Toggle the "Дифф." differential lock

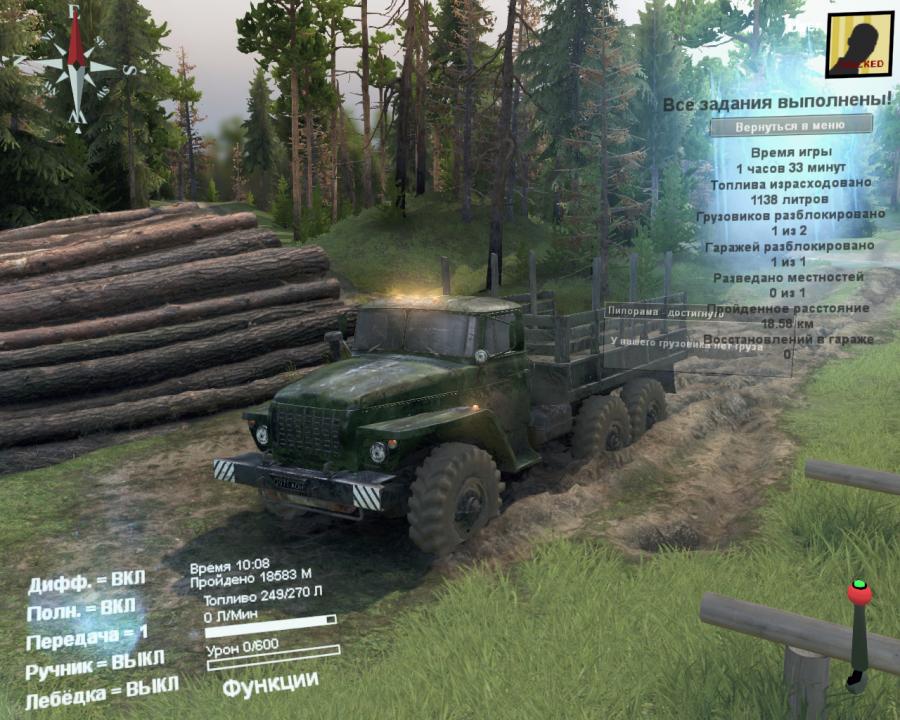click(86, 581)
